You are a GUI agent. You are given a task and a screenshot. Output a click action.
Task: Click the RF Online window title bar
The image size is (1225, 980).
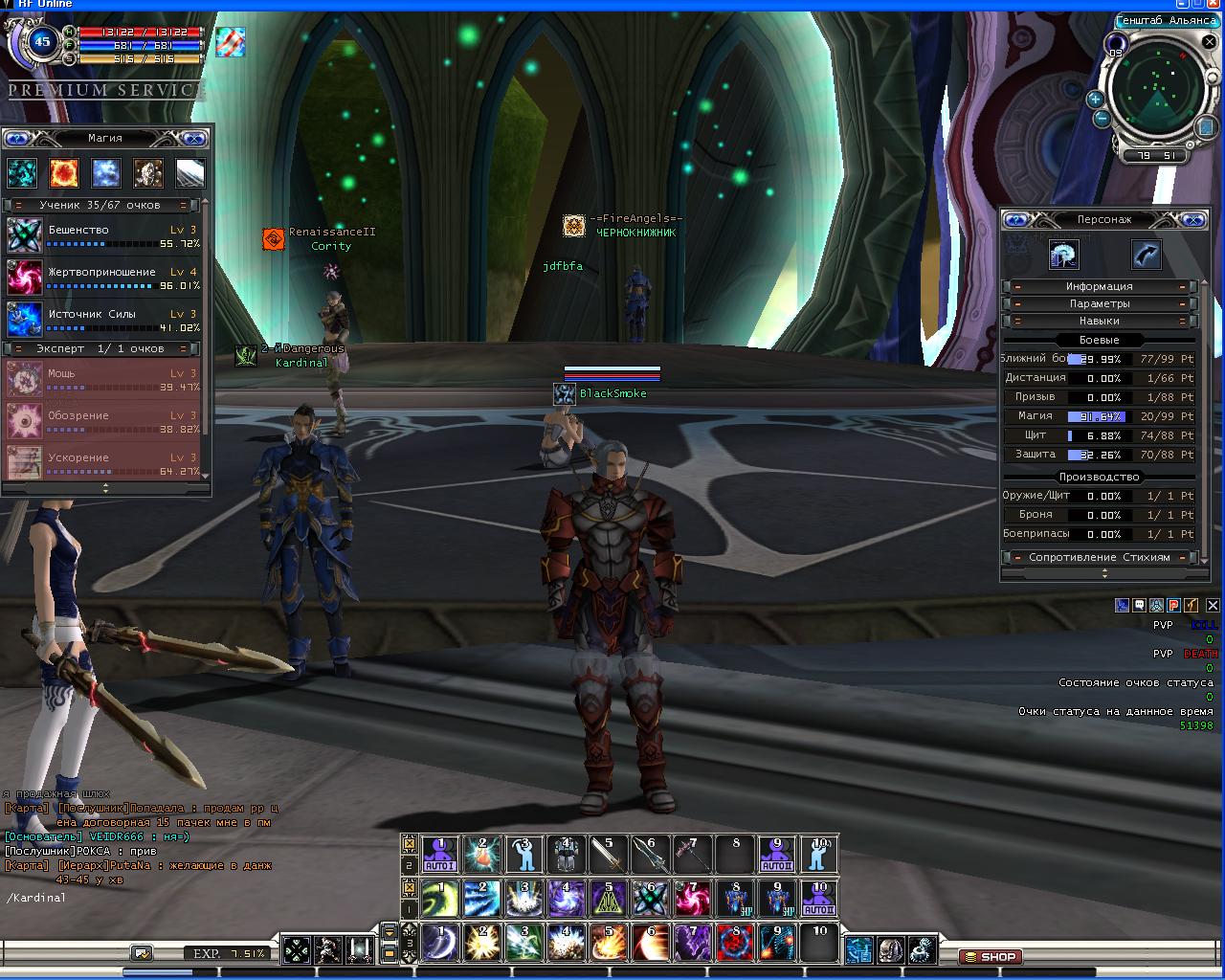point(612,5)
